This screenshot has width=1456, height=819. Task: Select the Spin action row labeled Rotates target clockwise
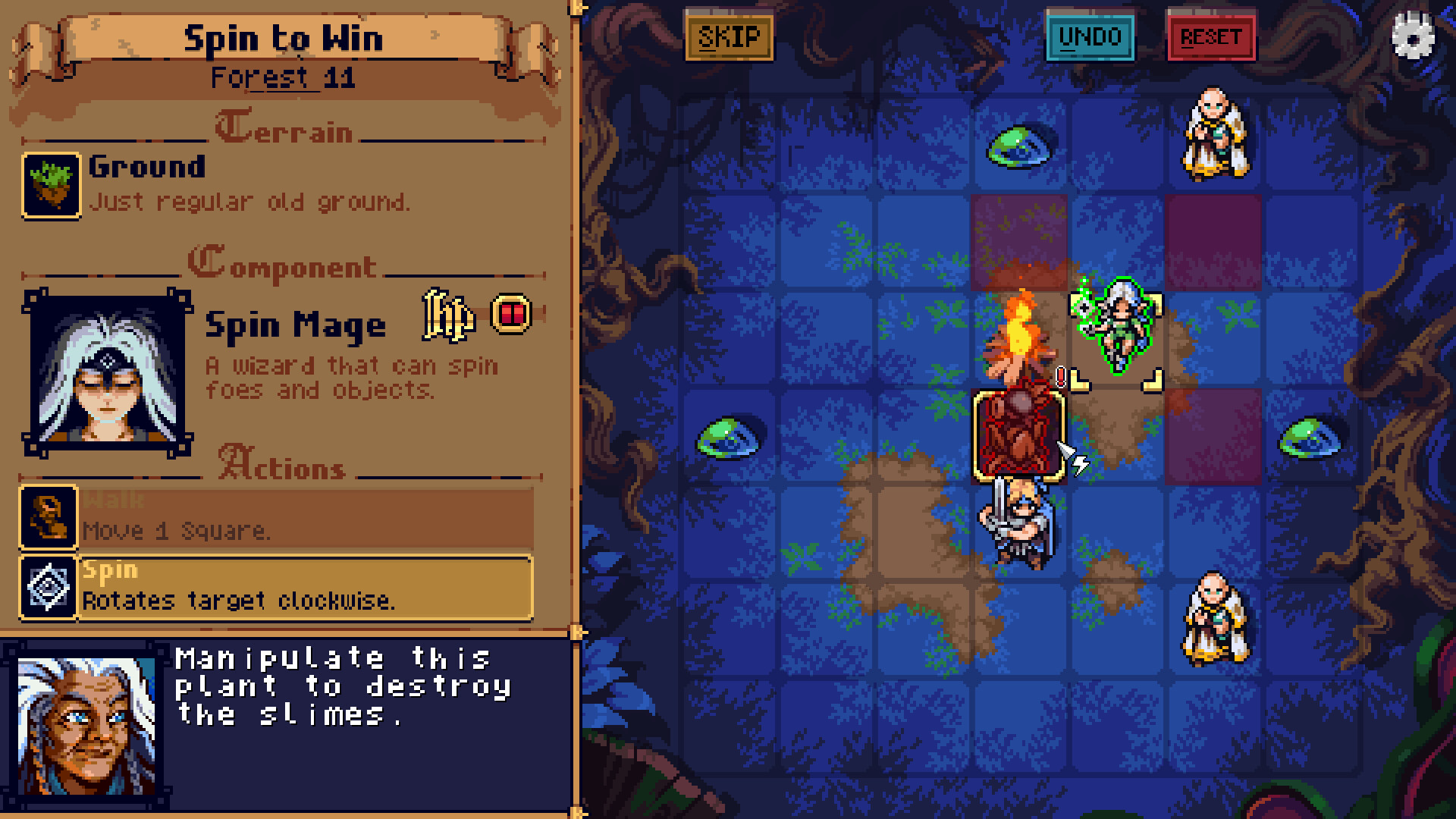tap(303, 588)
